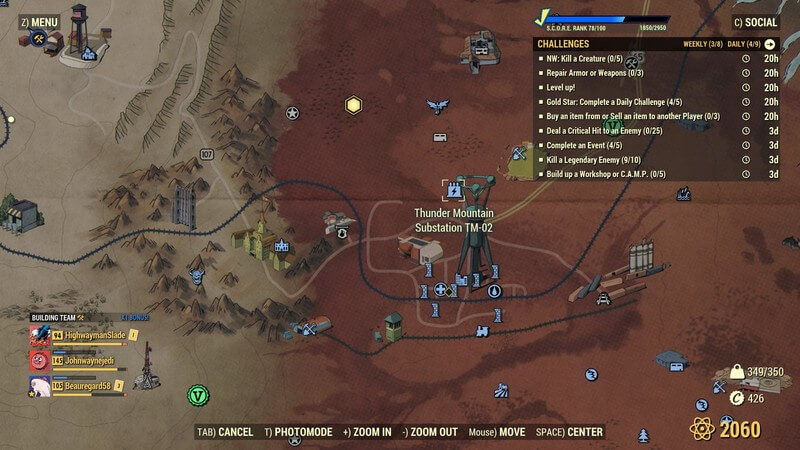
Task: Switch to the Weekly challenges tab
Action: 701,44
